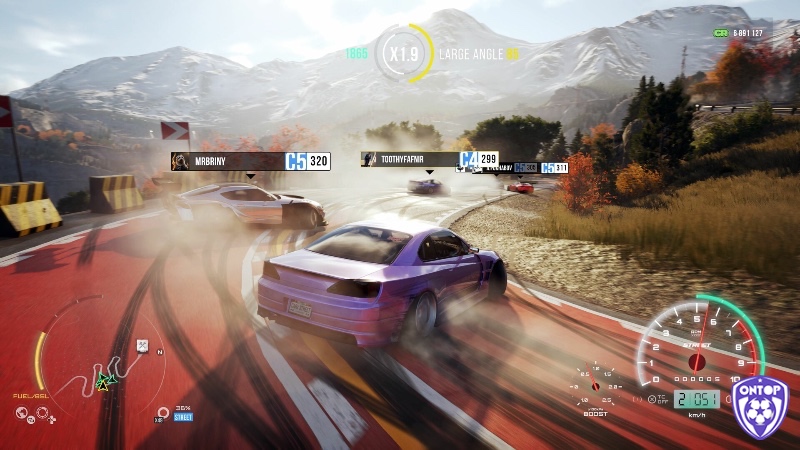Click the ONTOP shield logo watermark

tap(762, 405)
